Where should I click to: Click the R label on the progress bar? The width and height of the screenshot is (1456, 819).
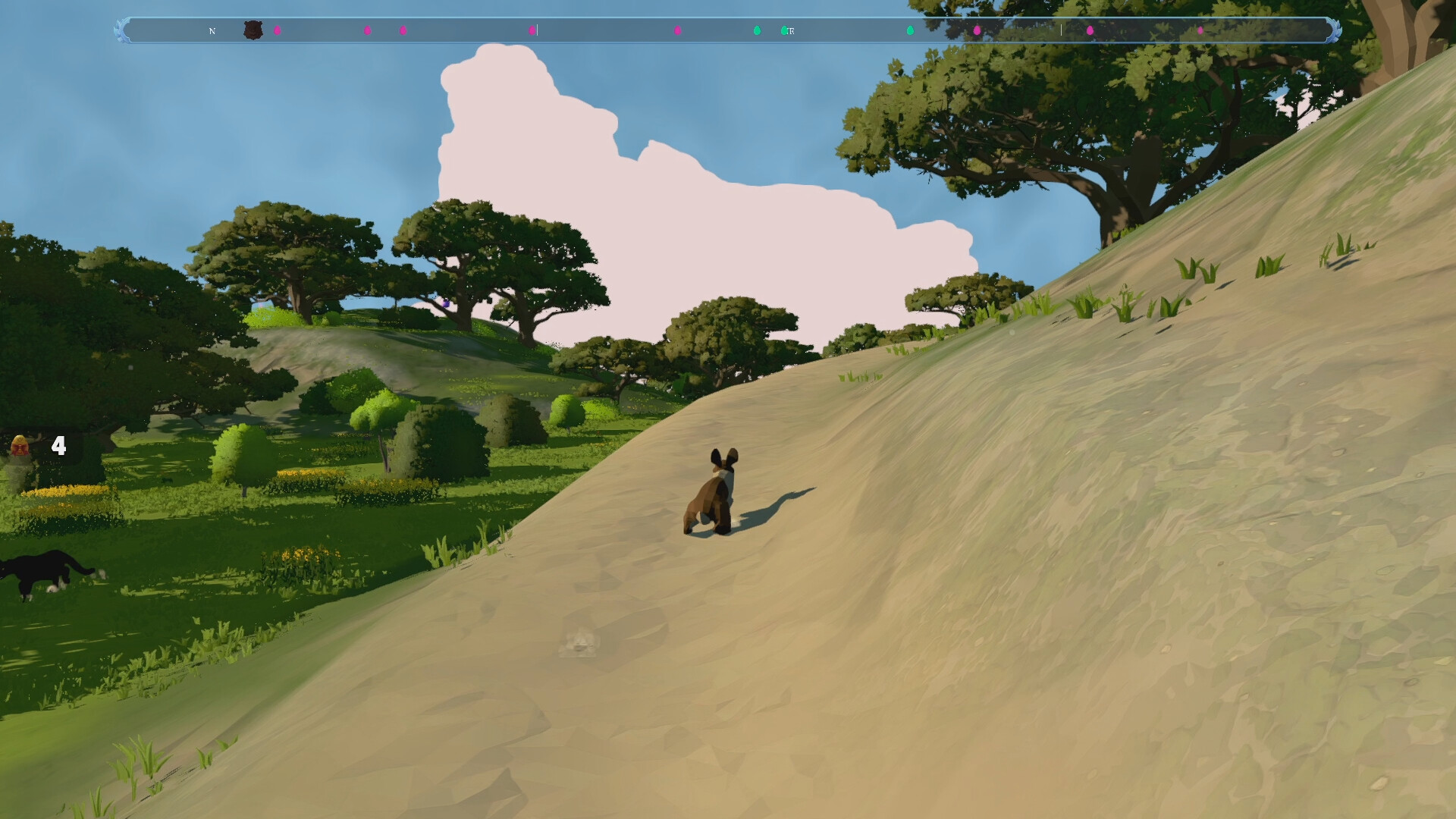tap(791, 31)
